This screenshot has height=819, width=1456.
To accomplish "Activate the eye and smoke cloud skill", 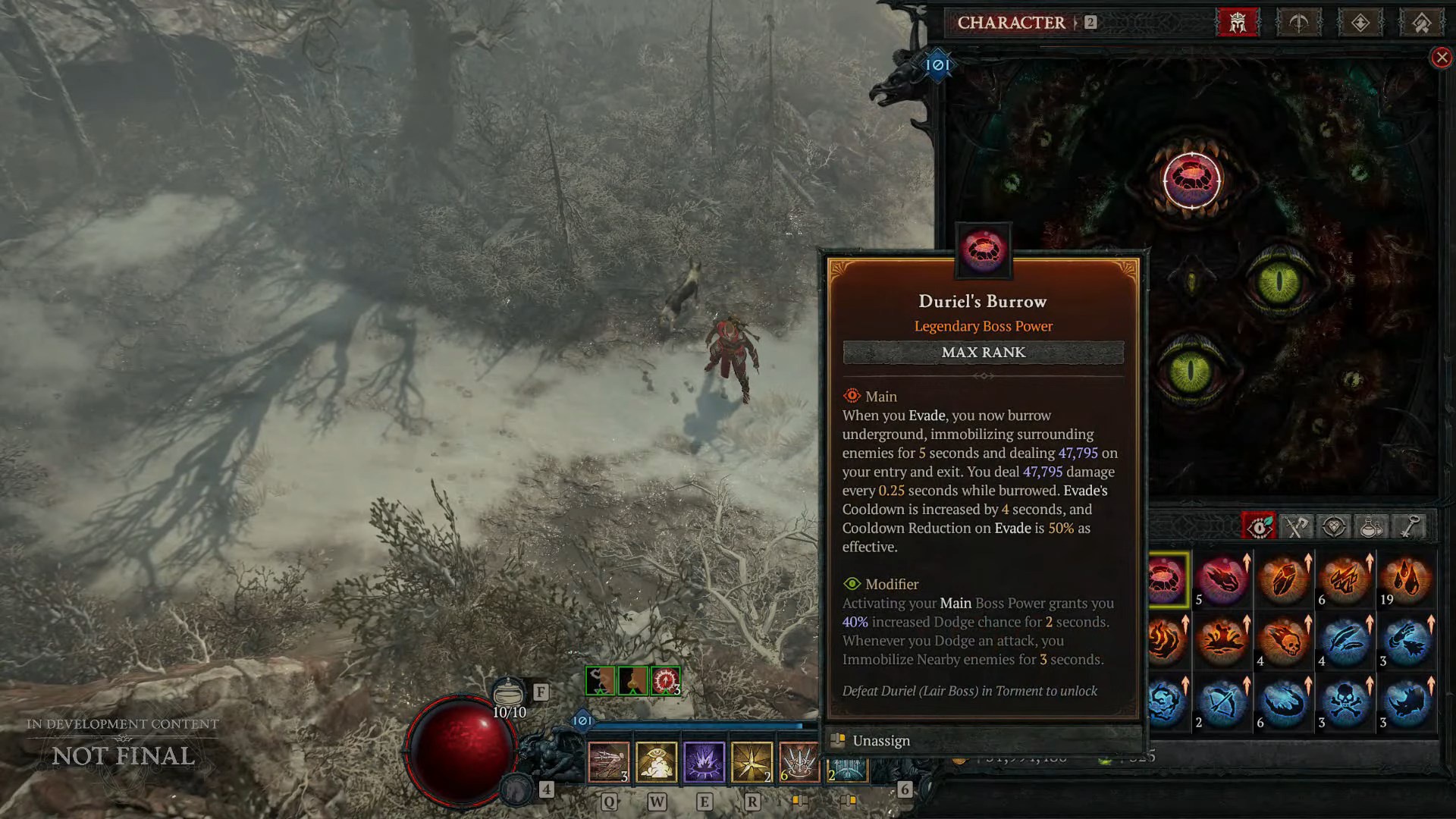I will pyautogui.click(x=656, y=761).
